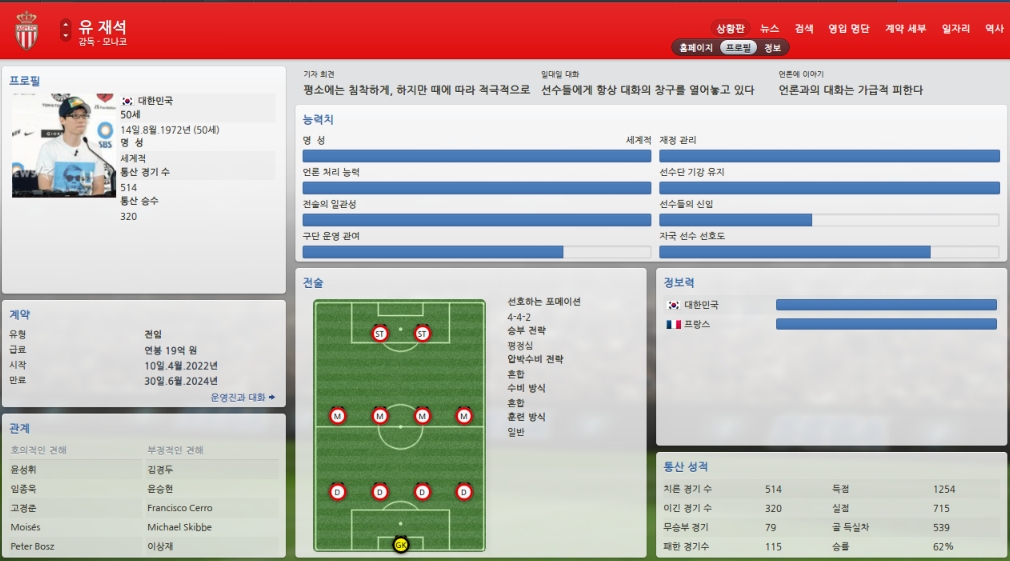The width and height of the screenshot is (1010, 561).
Task: Open the 검색 menu
Action: pos(804,29)
